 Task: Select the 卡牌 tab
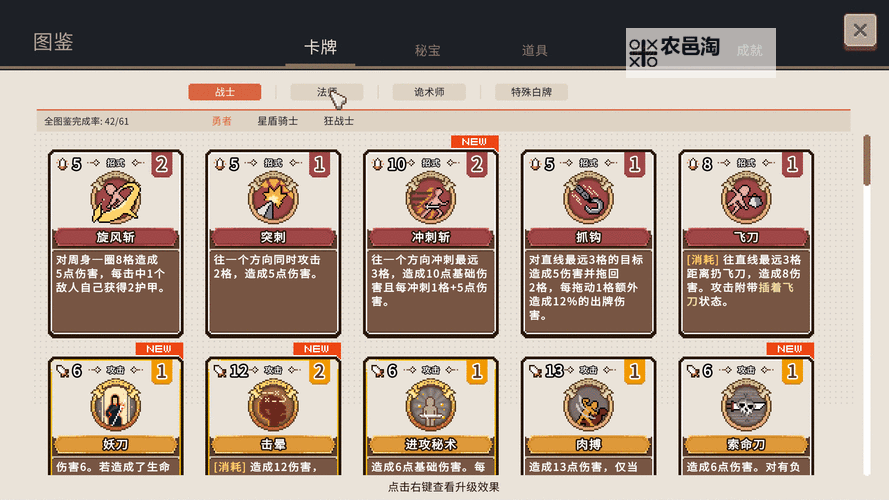(x=320, y=48)
